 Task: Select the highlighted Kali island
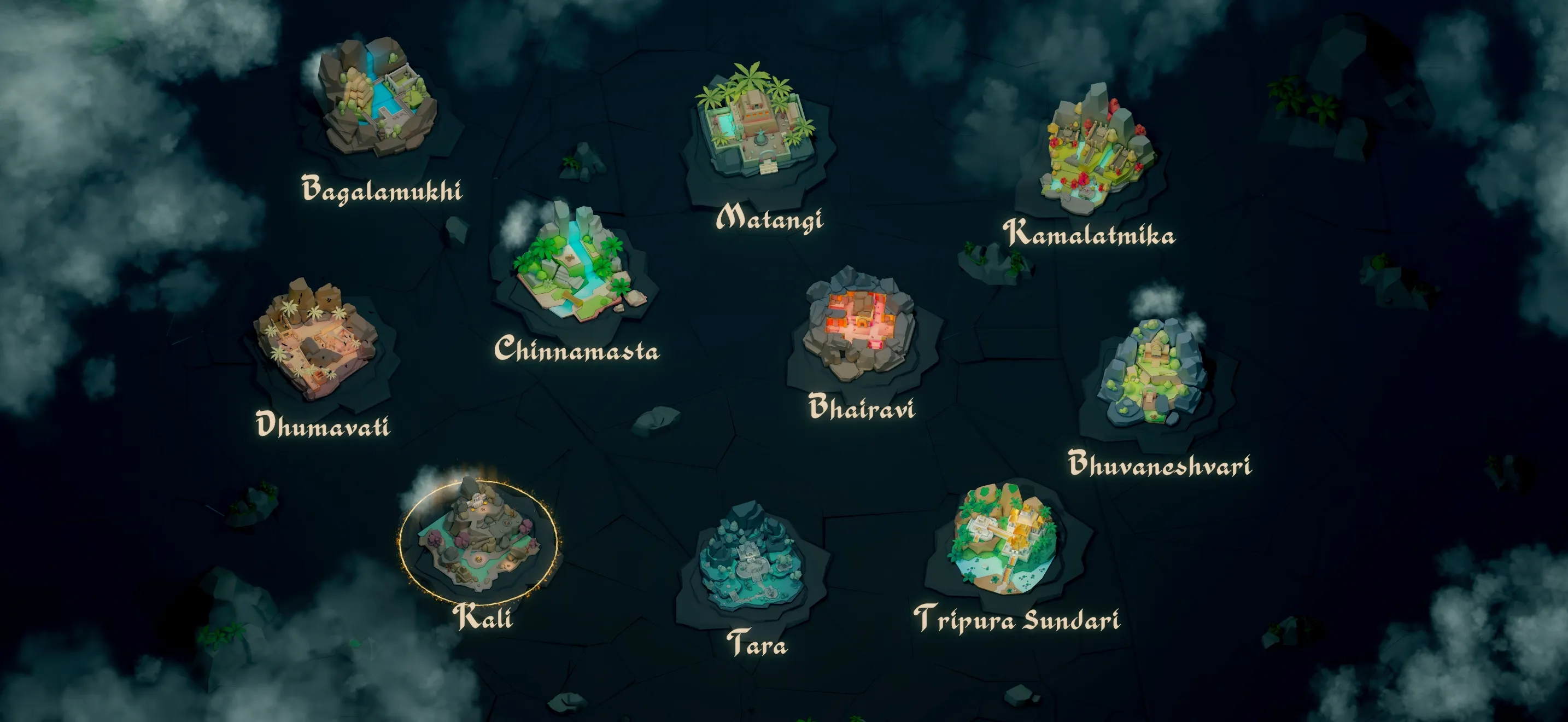(478, 539)
